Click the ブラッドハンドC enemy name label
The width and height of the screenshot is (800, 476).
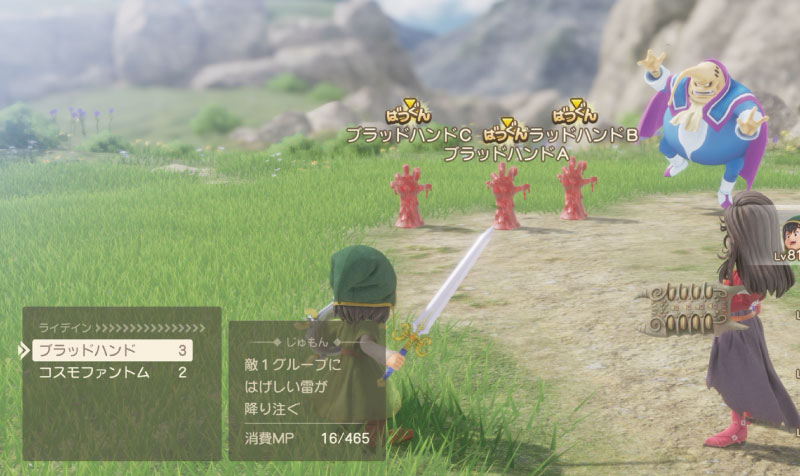[408, 134]
